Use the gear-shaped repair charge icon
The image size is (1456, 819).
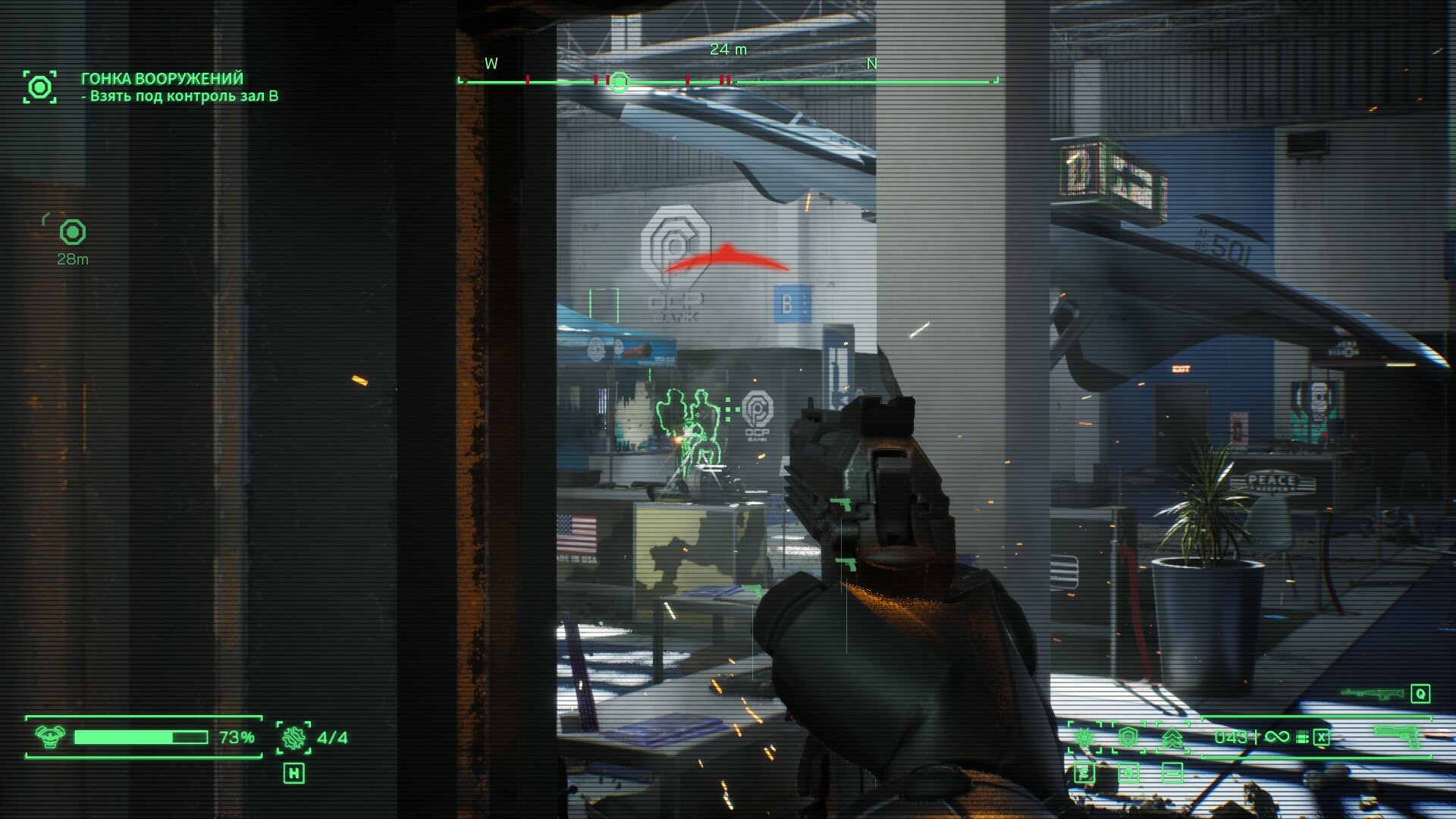point(293,737)
